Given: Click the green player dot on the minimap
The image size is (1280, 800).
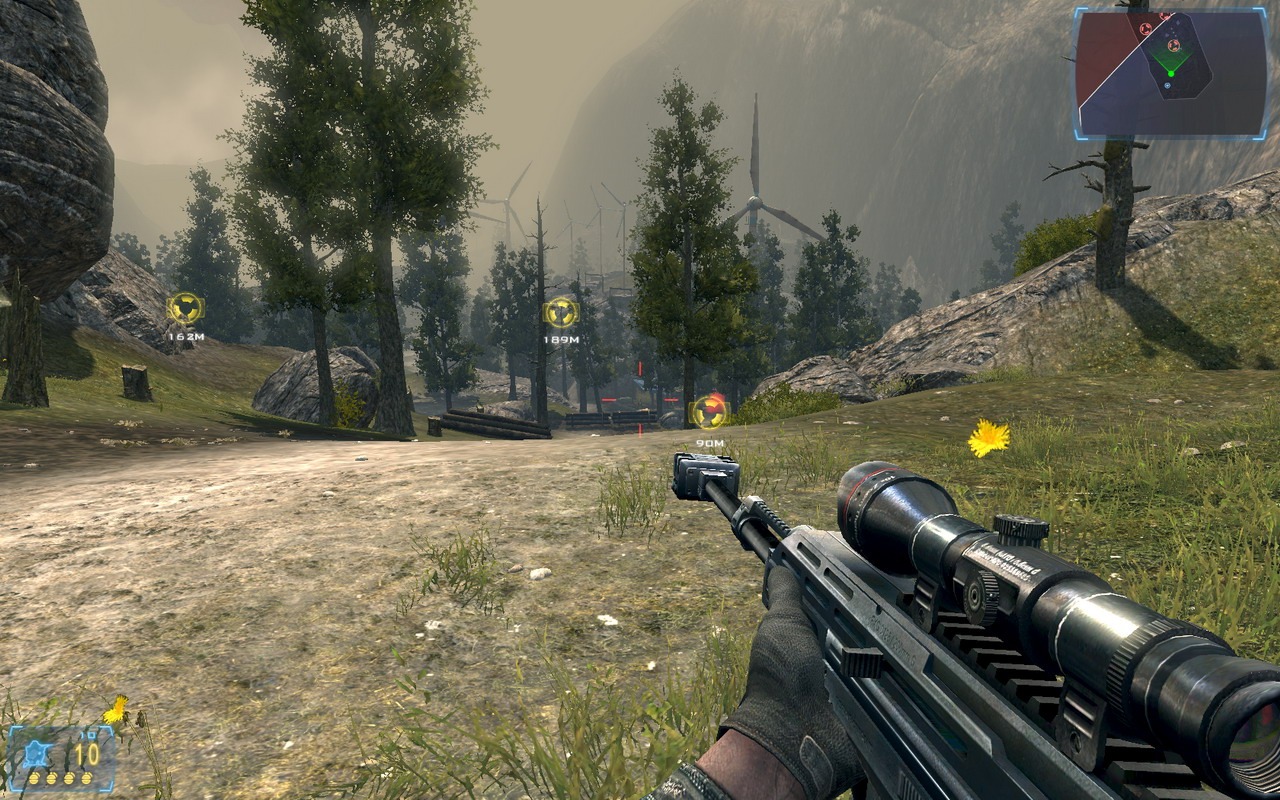Looking at the screenshot, I should click(1170, 73).
